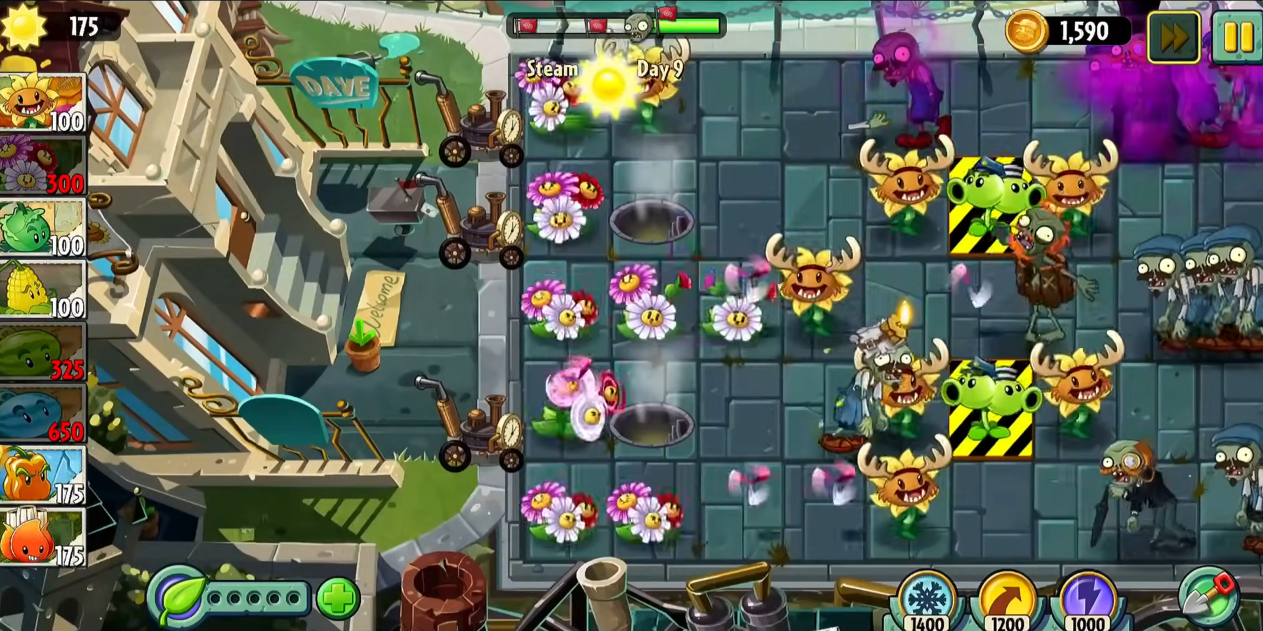Pick up the shovel tool
1263x631 pixels.
click(1209, 596)
